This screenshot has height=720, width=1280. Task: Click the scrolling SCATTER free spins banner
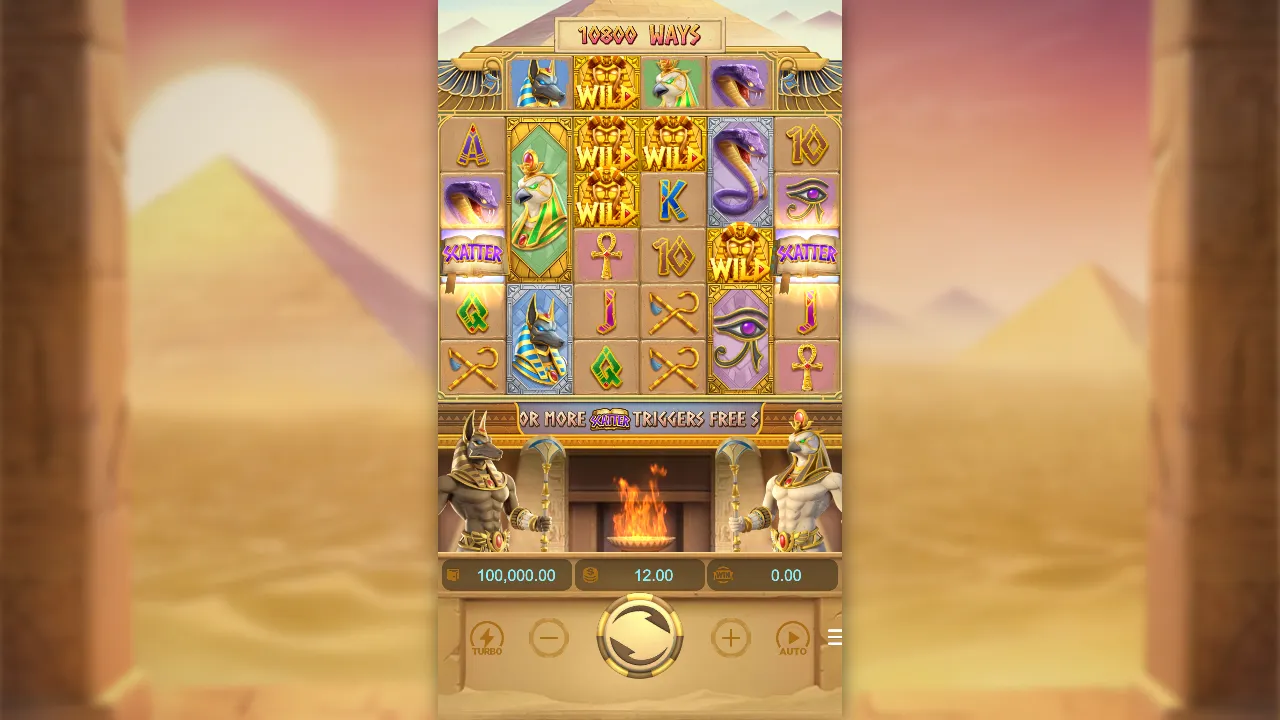pyautogui.click(x=640, y=420)
